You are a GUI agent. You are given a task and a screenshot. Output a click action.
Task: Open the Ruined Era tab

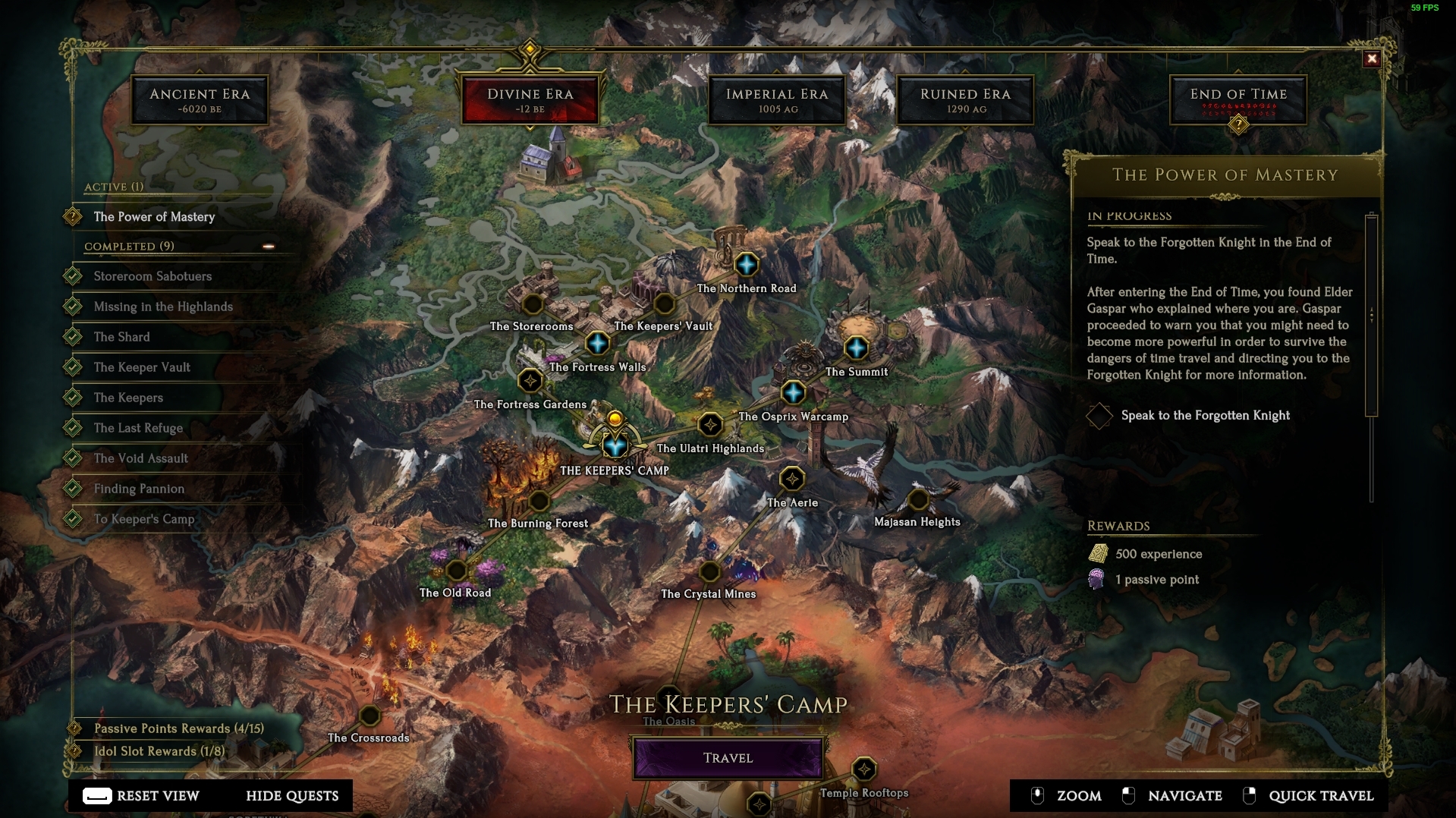pos(964,99)
